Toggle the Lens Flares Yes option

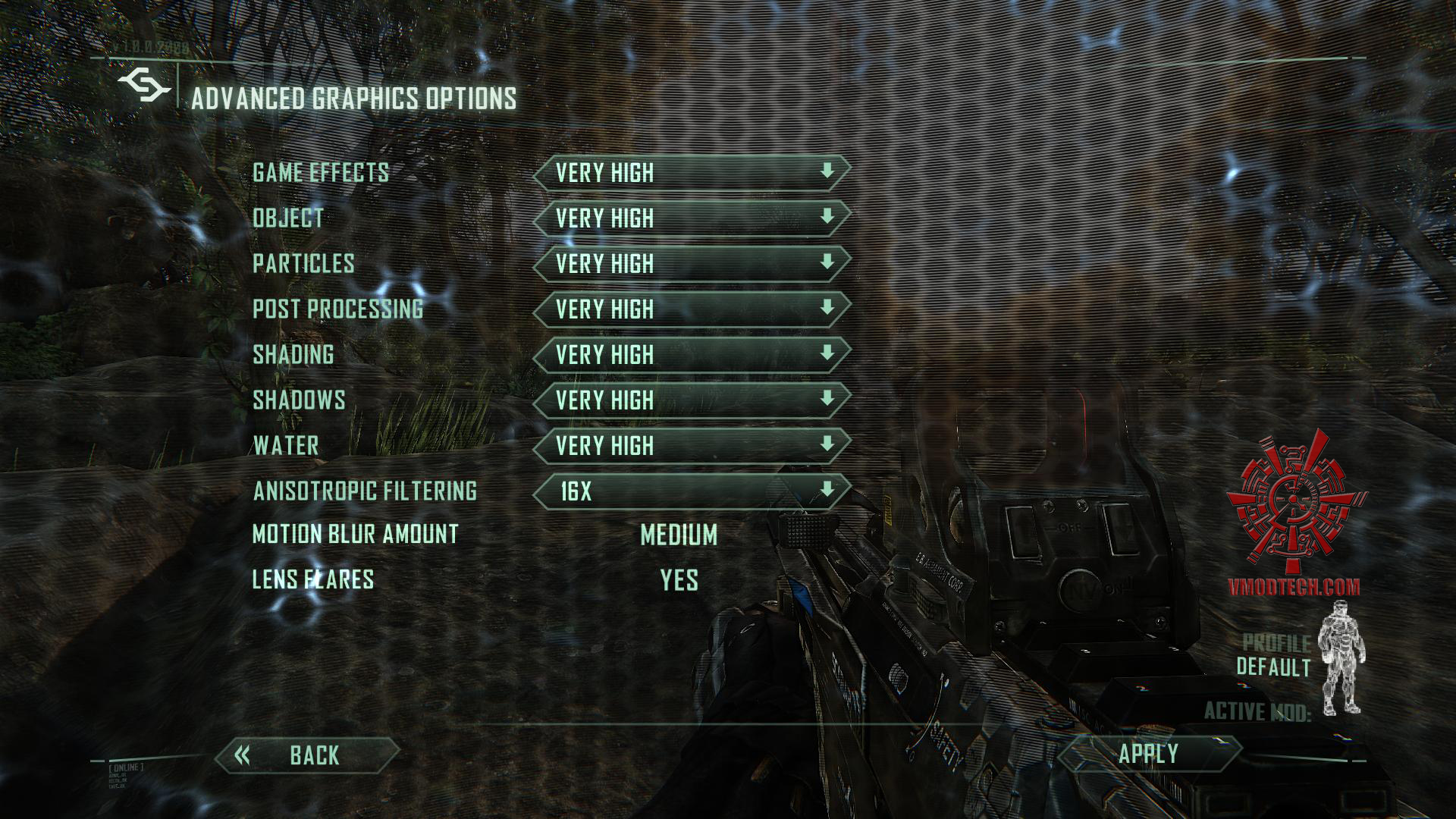679,580
